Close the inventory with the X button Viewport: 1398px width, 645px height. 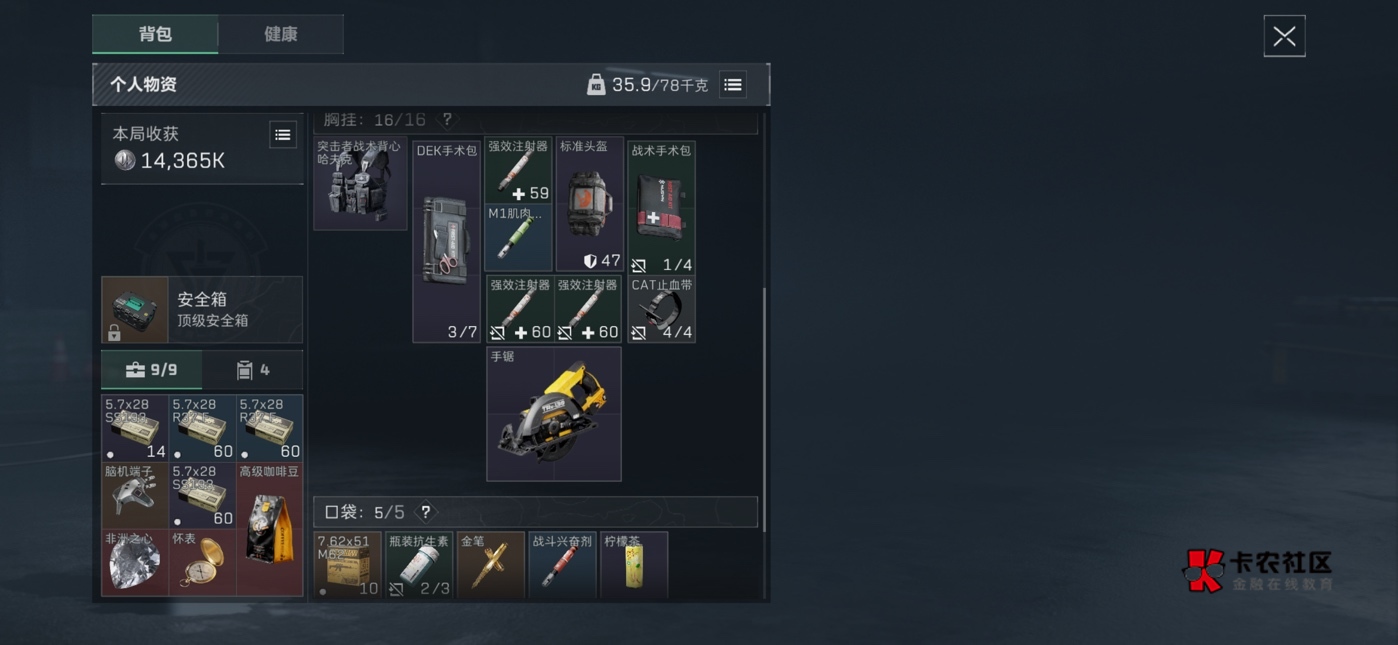[x=1284, y=37]
